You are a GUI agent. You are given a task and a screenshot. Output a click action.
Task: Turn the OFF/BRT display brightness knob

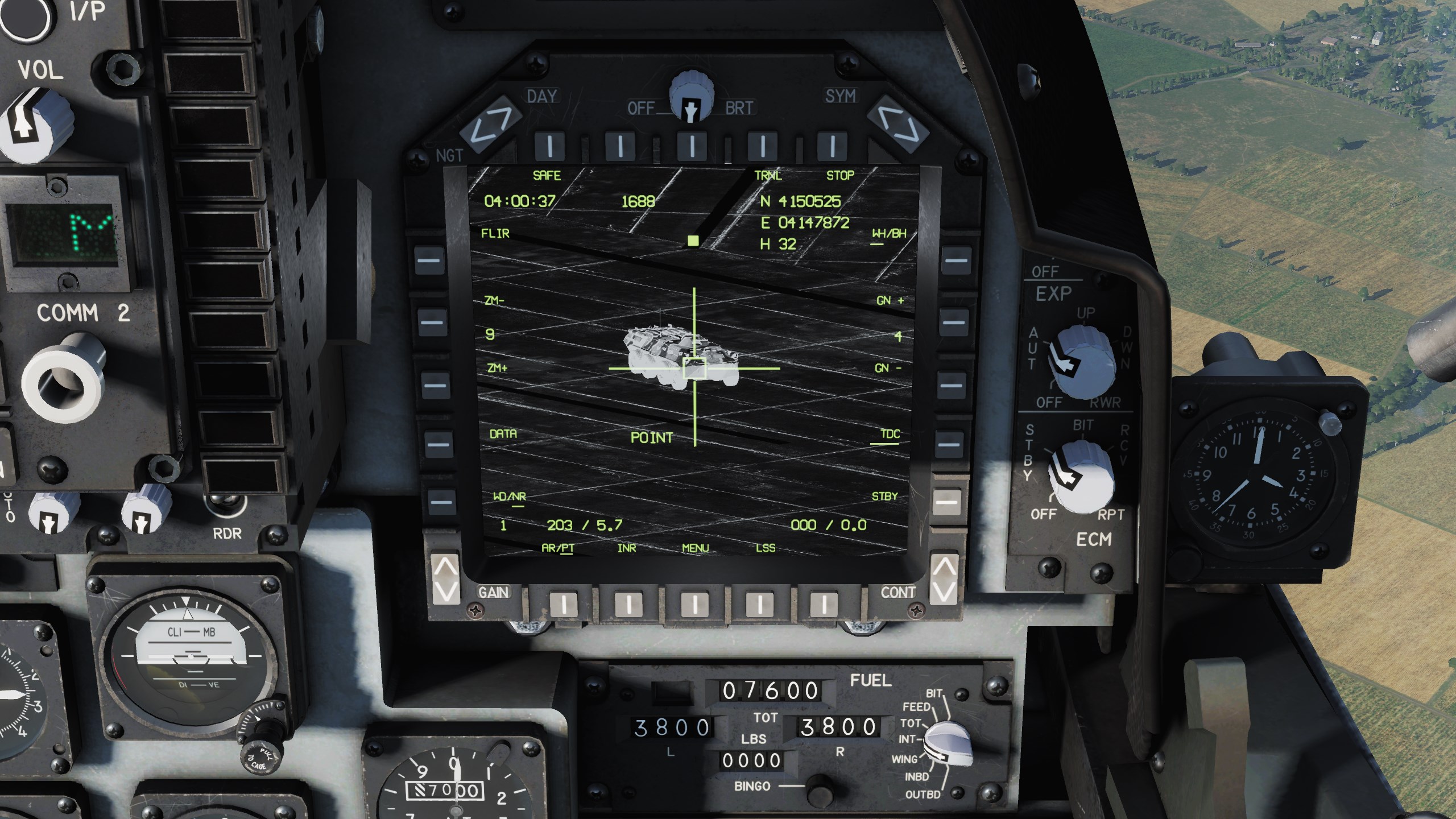(690, 96)
